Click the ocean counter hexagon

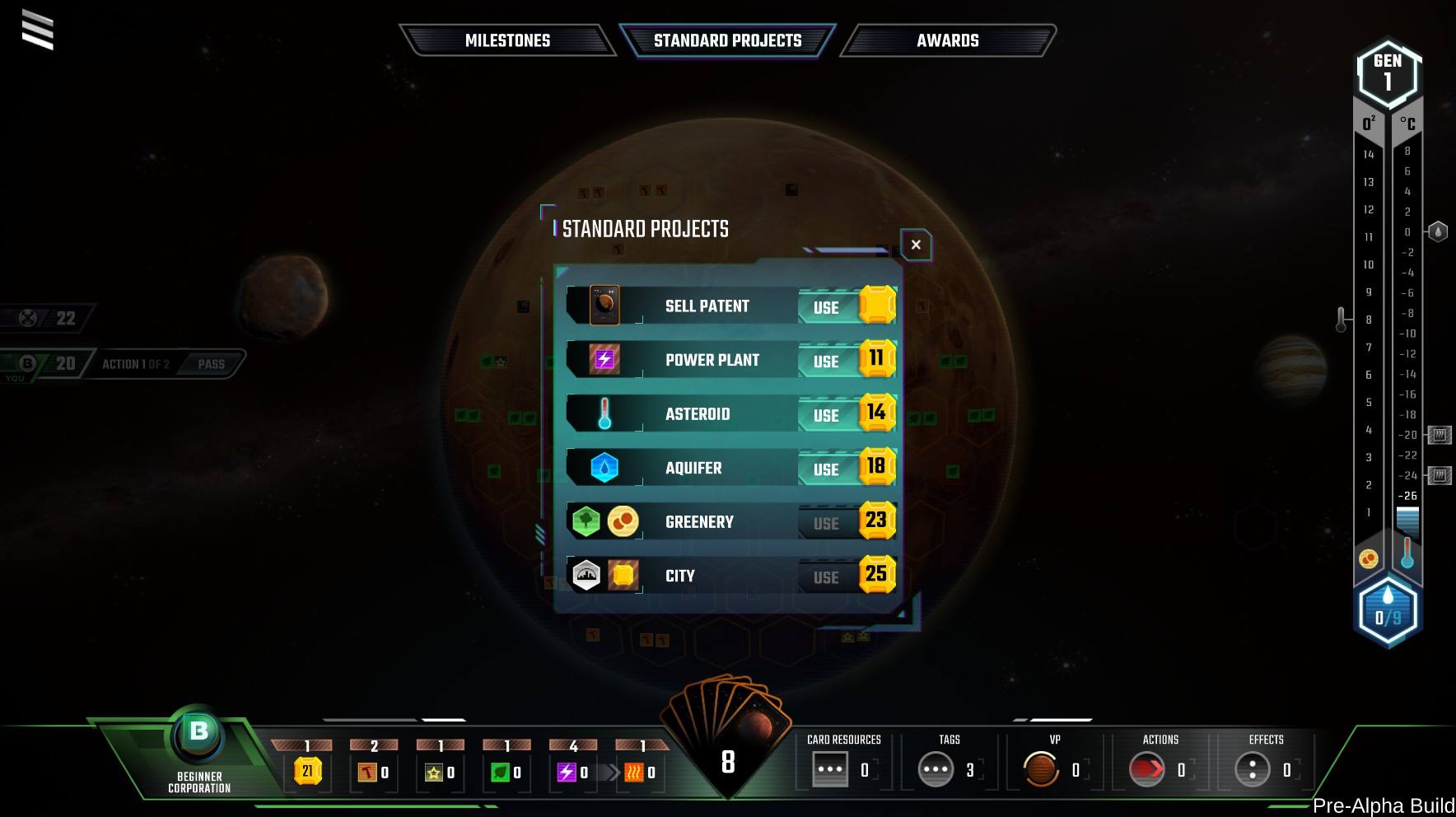pyautogui.click(x=1388, y=614)
